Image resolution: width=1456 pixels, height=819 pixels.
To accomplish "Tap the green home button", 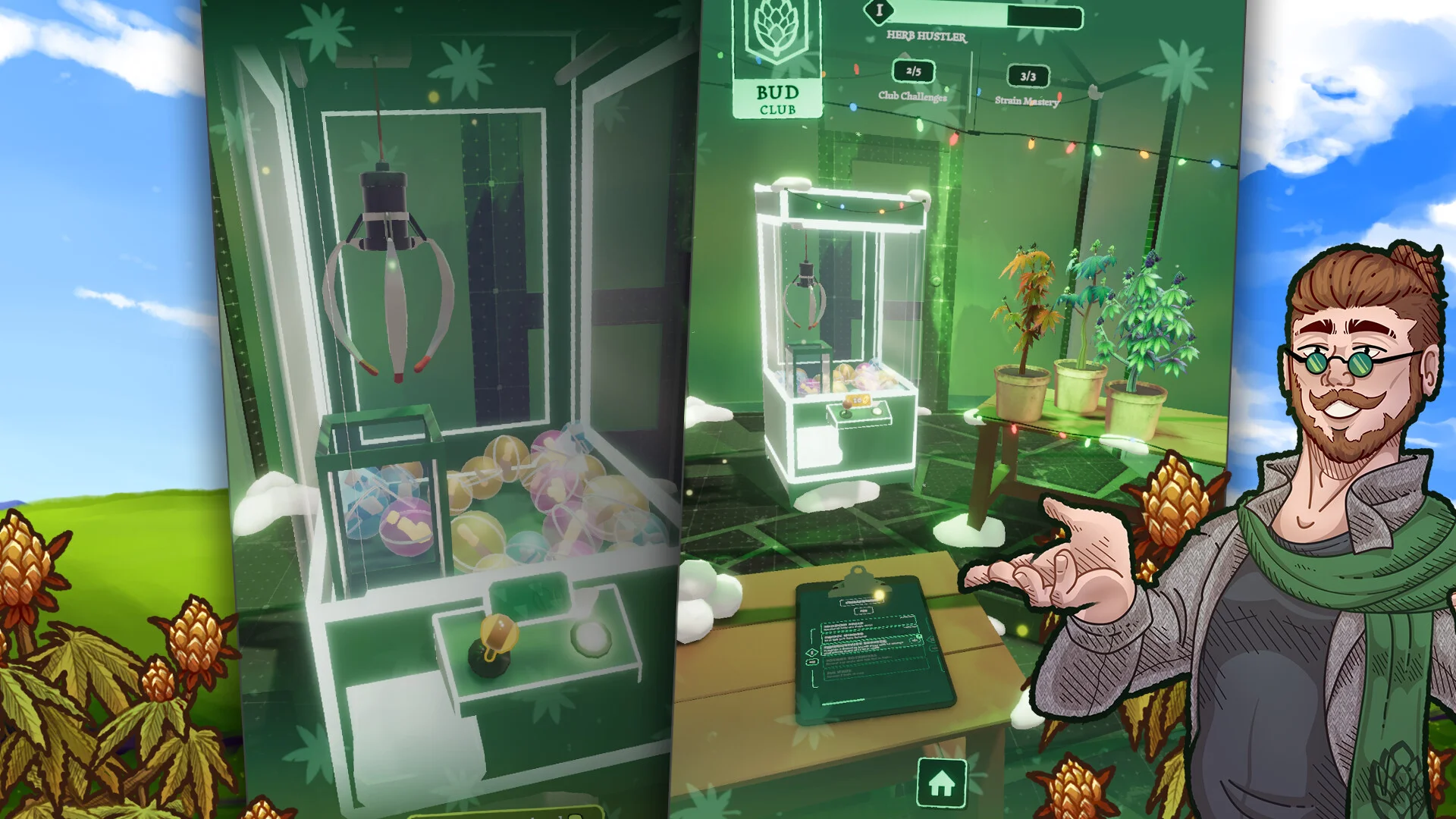I will pyautogui.click(x=941, y=783).
